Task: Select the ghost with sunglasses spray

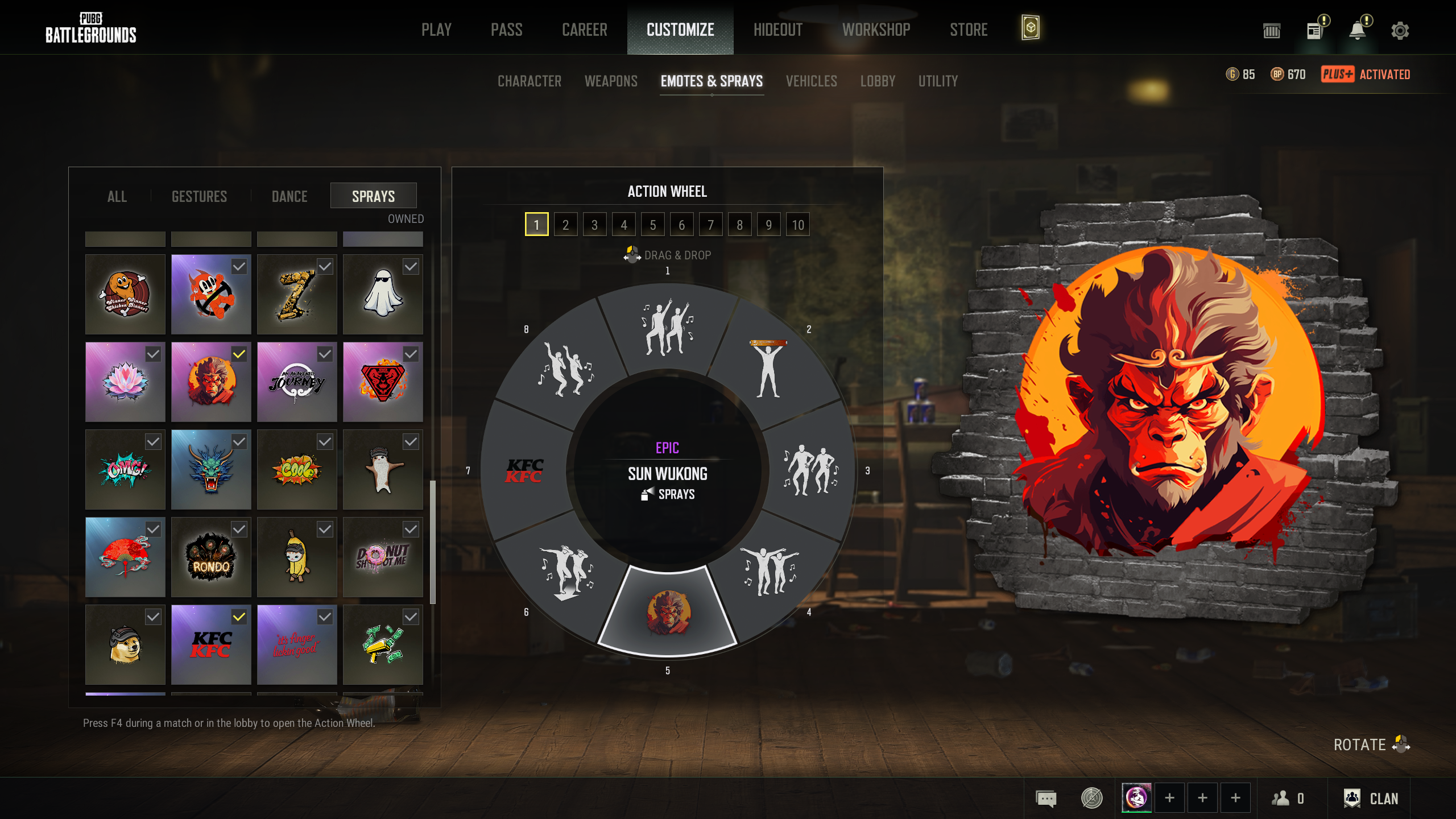Action: click(x=383, y=294)
